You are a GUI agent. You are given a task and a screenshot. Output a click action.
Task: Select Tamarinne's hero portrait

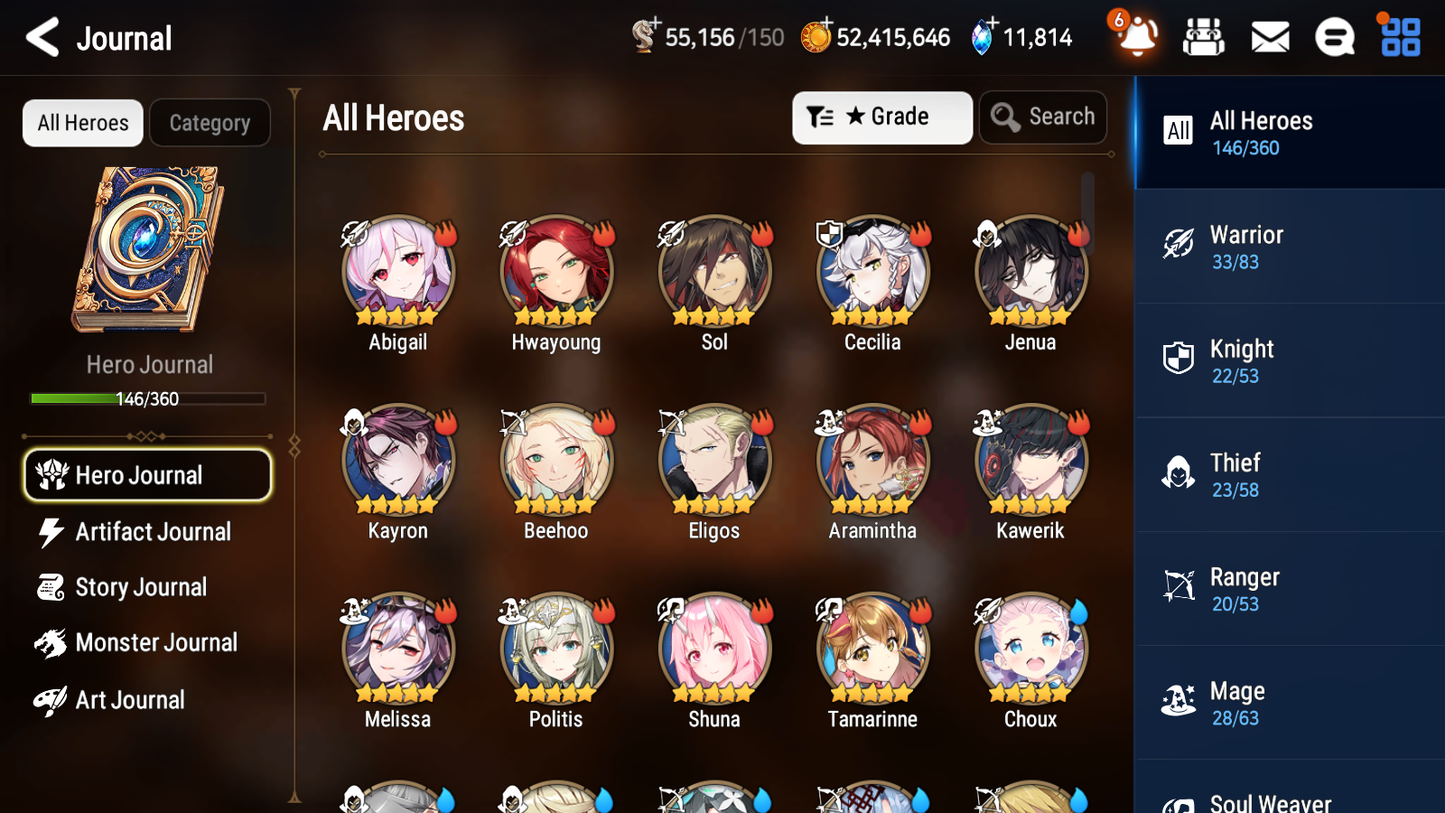coord(872,648)
